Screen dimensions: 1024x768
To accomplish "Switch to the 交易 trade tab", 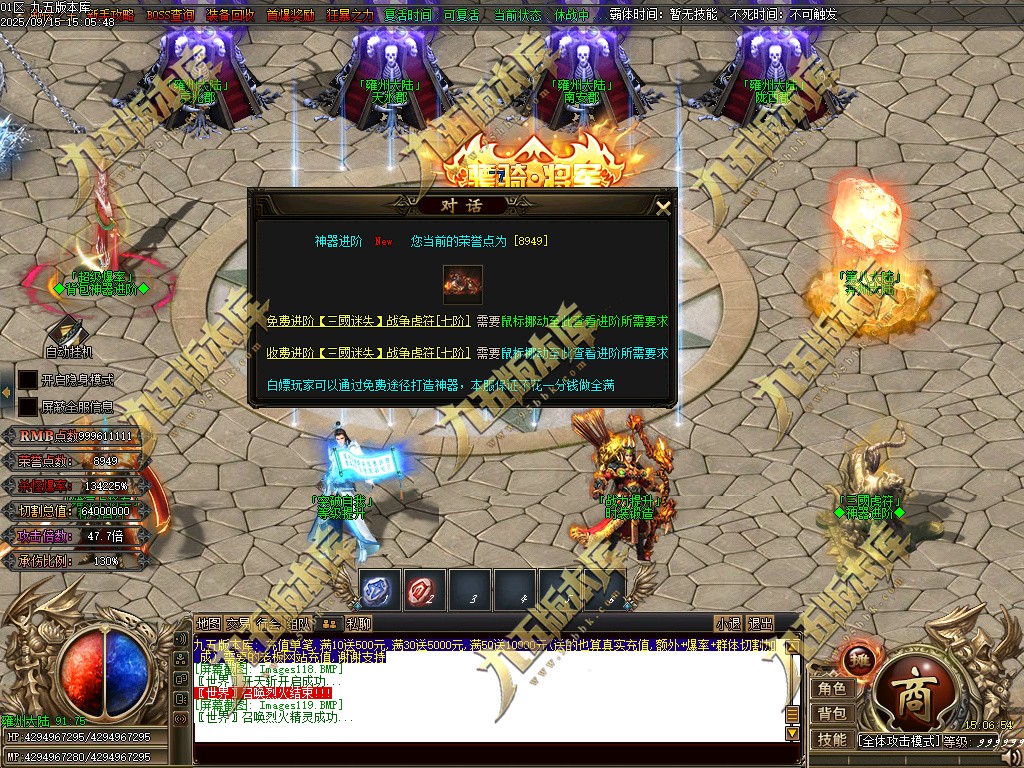I will coord(238,624).
